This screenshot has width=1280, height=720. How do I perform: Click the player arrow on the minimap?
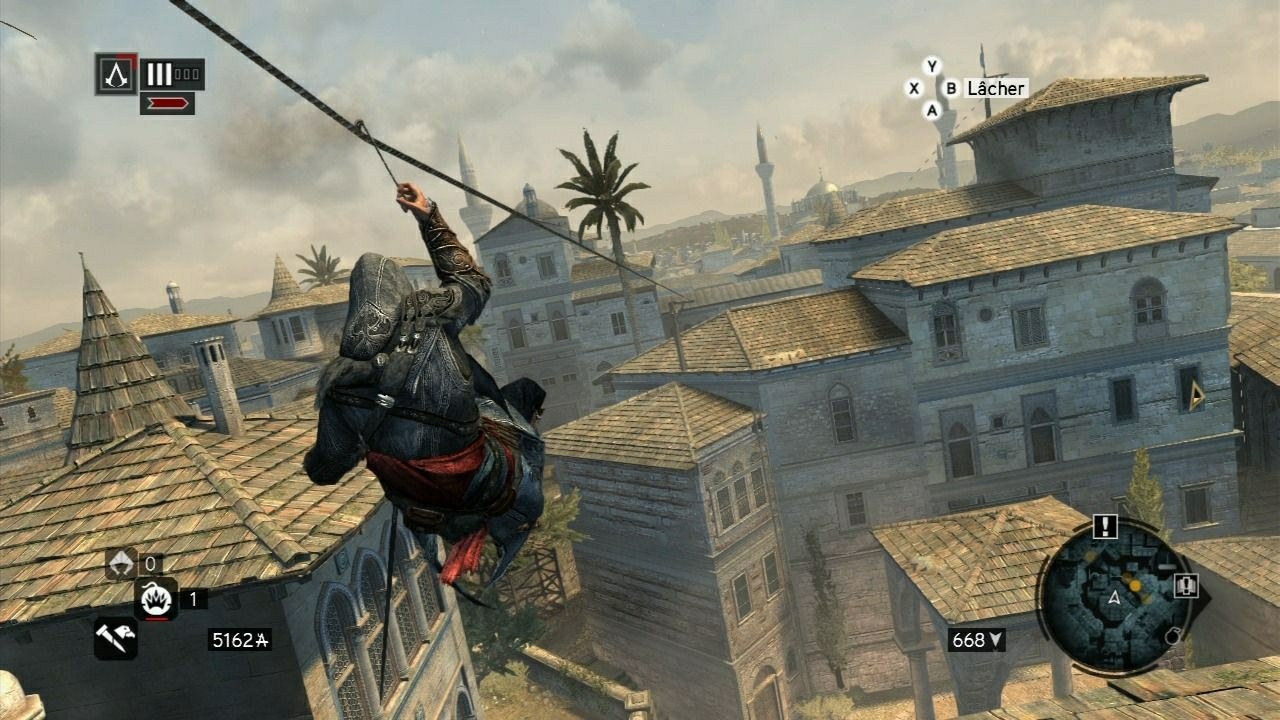pos(1115,598)
